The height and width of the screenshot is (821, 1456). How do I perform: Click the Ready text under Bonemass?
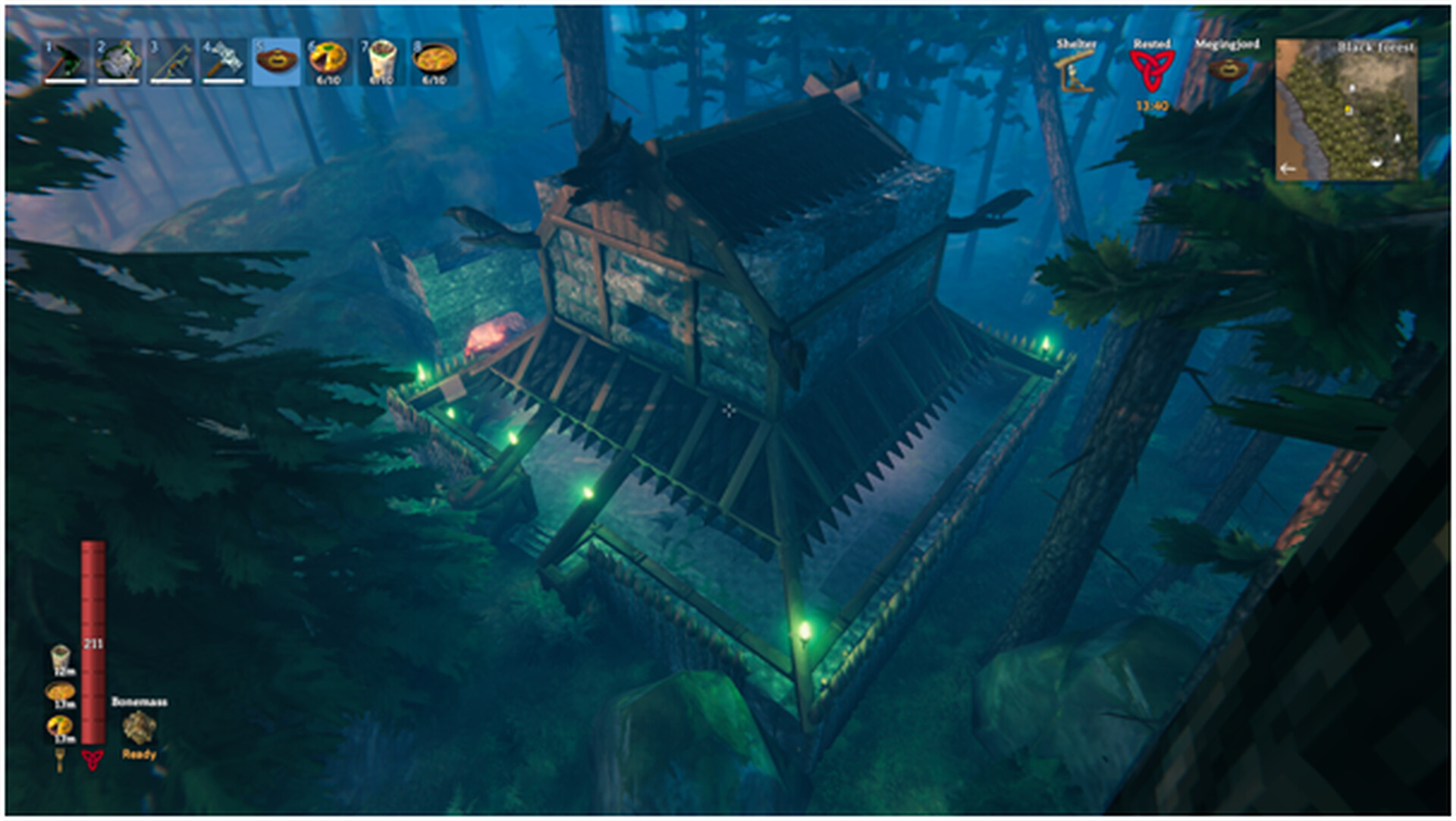click(x=138, y=755)
